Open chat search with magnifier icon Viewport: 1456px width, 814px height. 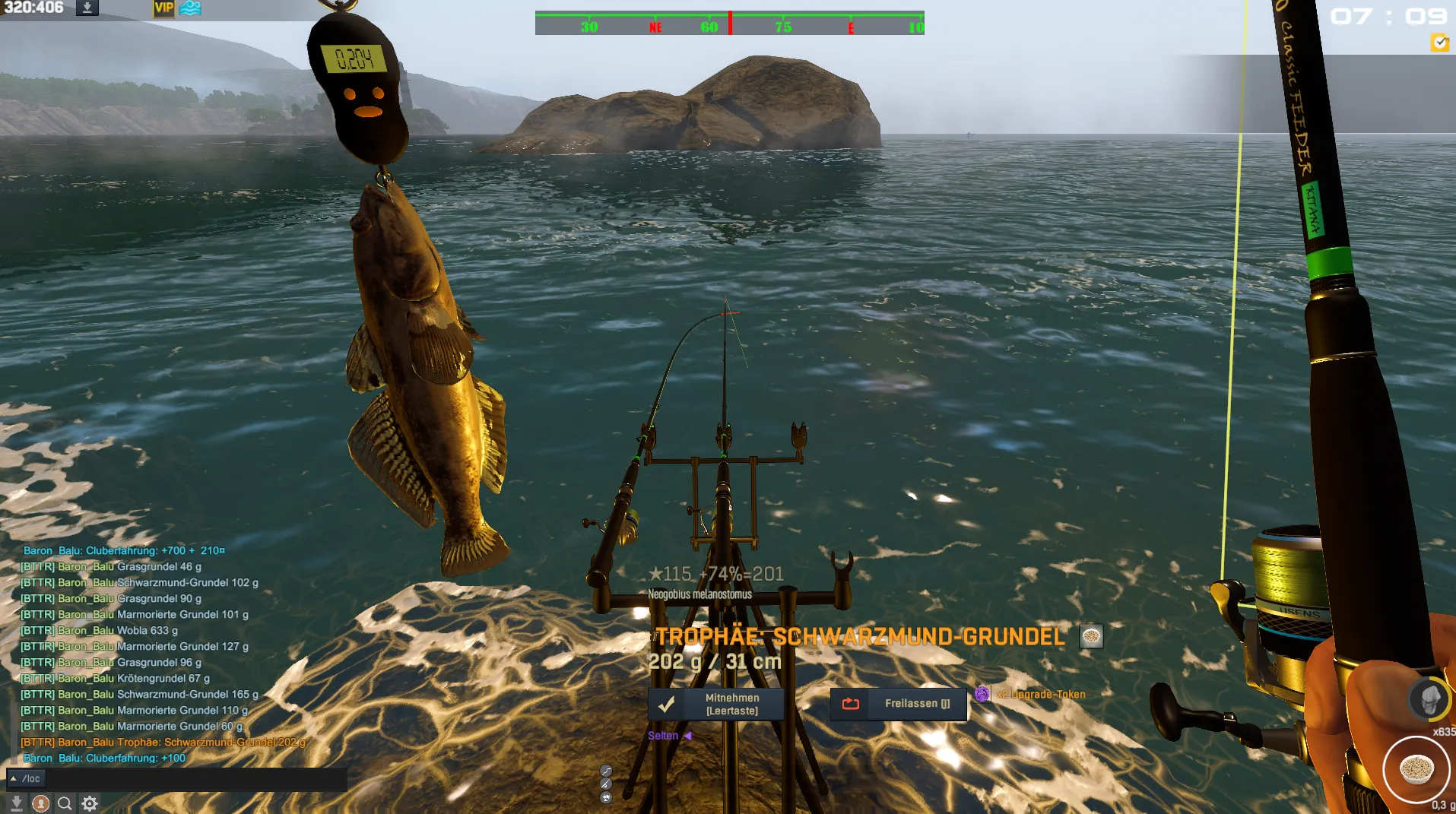[x=65, y=803]
